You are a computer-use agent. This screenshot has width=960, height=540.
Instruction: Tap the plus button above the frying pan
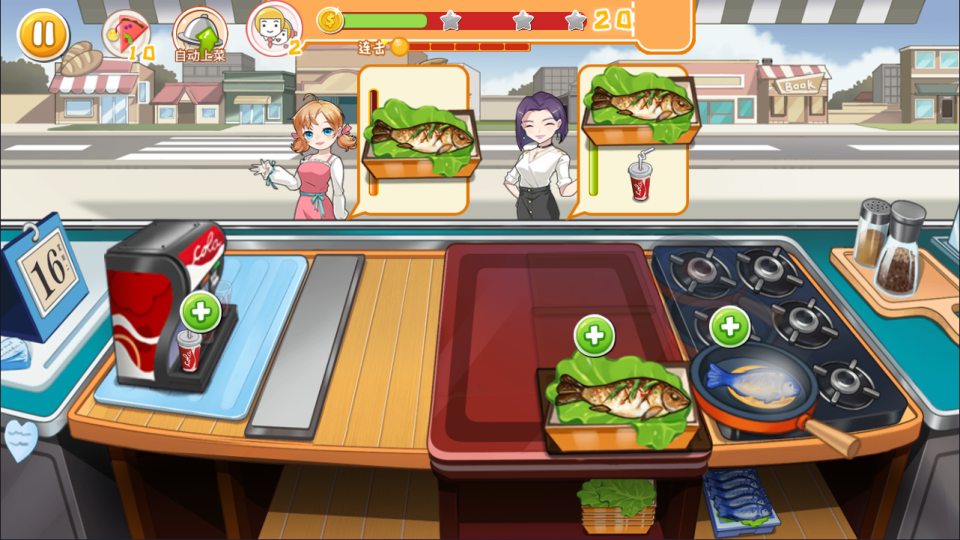730,325
